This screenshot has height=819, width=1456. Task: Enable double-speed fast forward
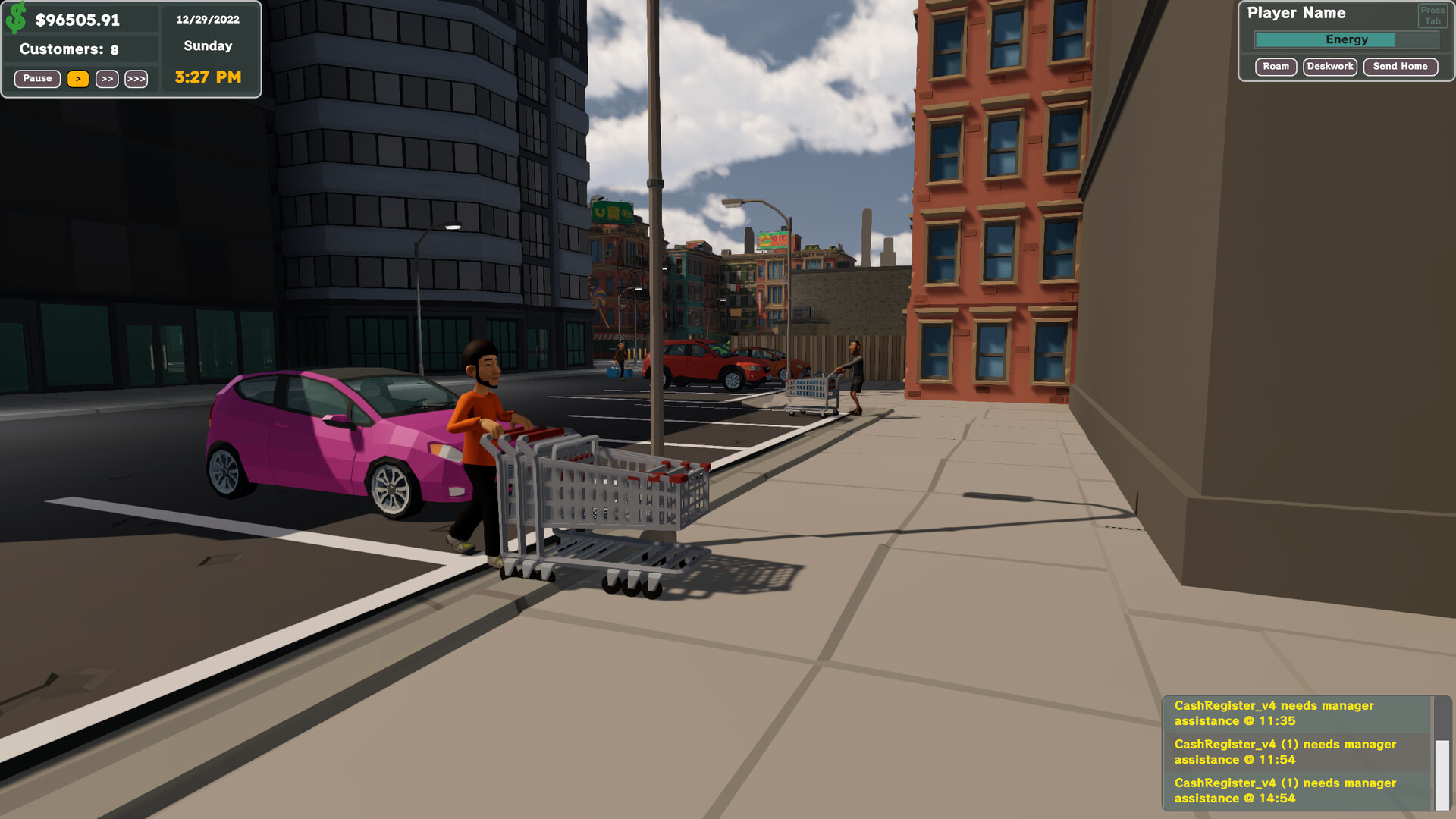[107, 79]
